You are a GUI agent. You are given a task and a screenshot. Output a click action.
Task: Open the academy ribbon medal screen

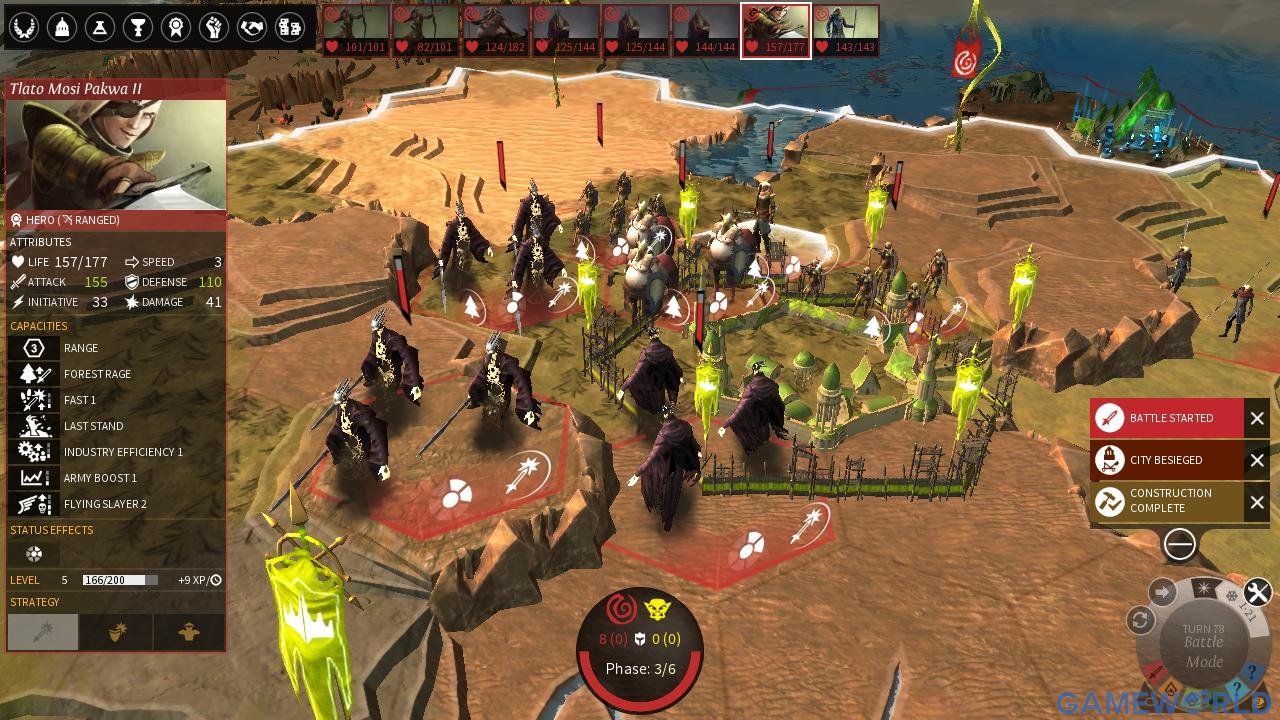point(176,27)
